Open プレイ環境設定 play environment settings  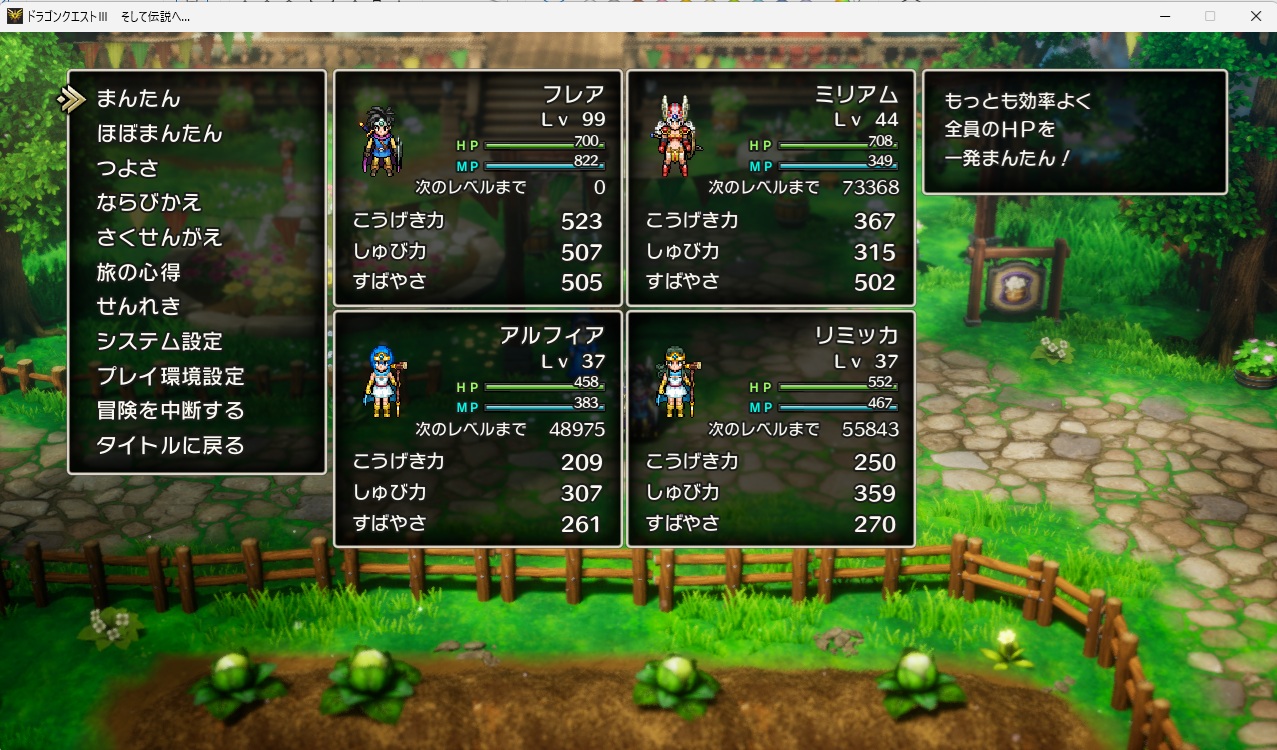tap(170, 376)
